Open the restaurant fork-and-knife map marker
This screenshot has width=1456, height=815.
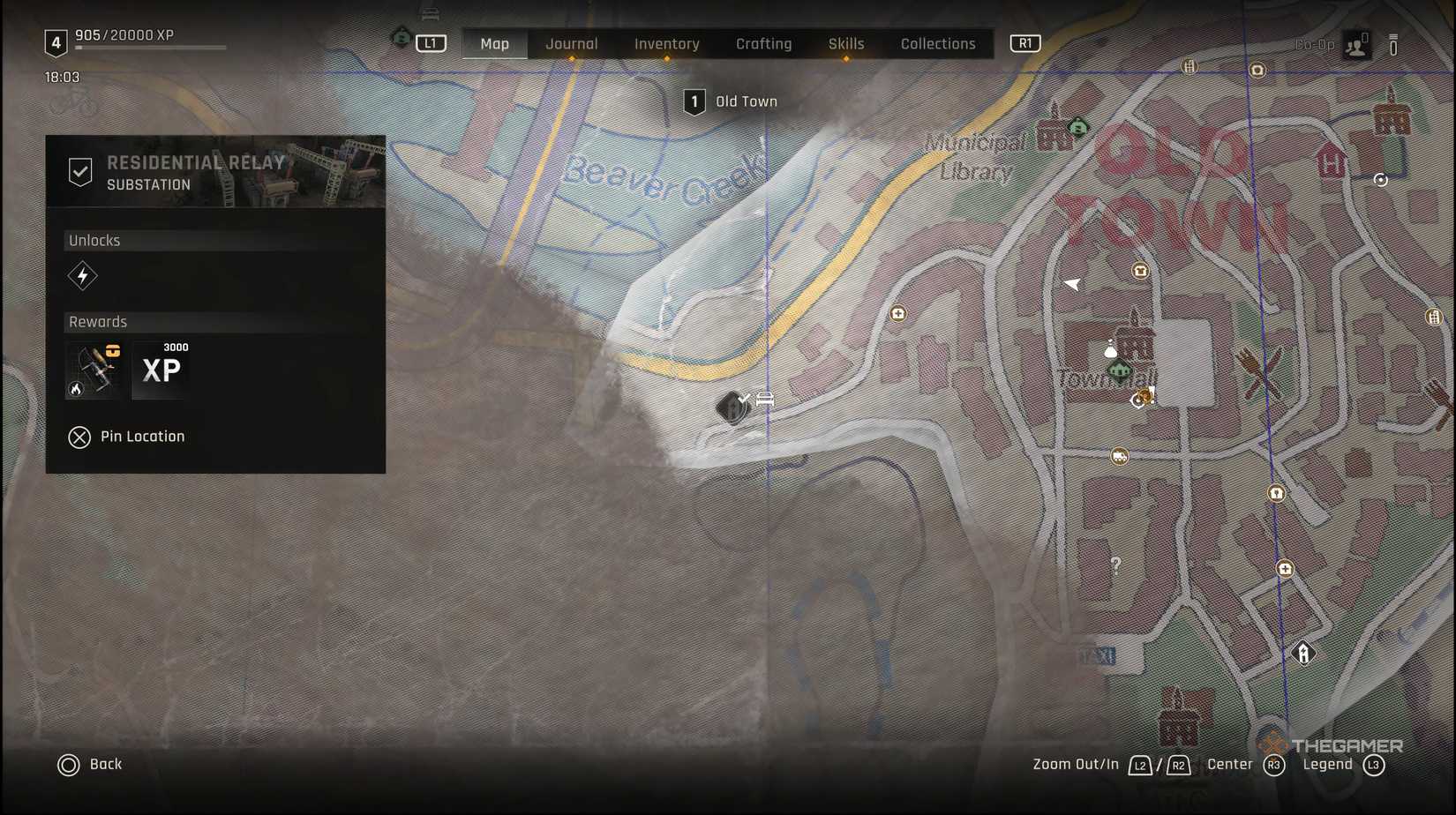pyautogui.click(x=1260, y=370)
